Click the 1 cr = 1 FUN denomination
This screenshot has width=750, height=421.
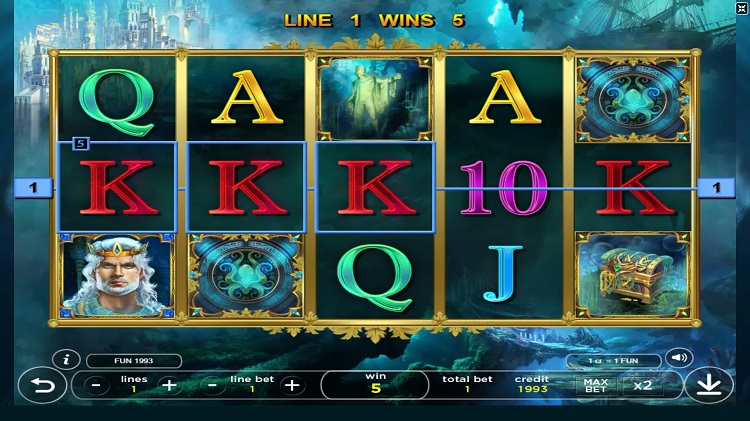613,361
